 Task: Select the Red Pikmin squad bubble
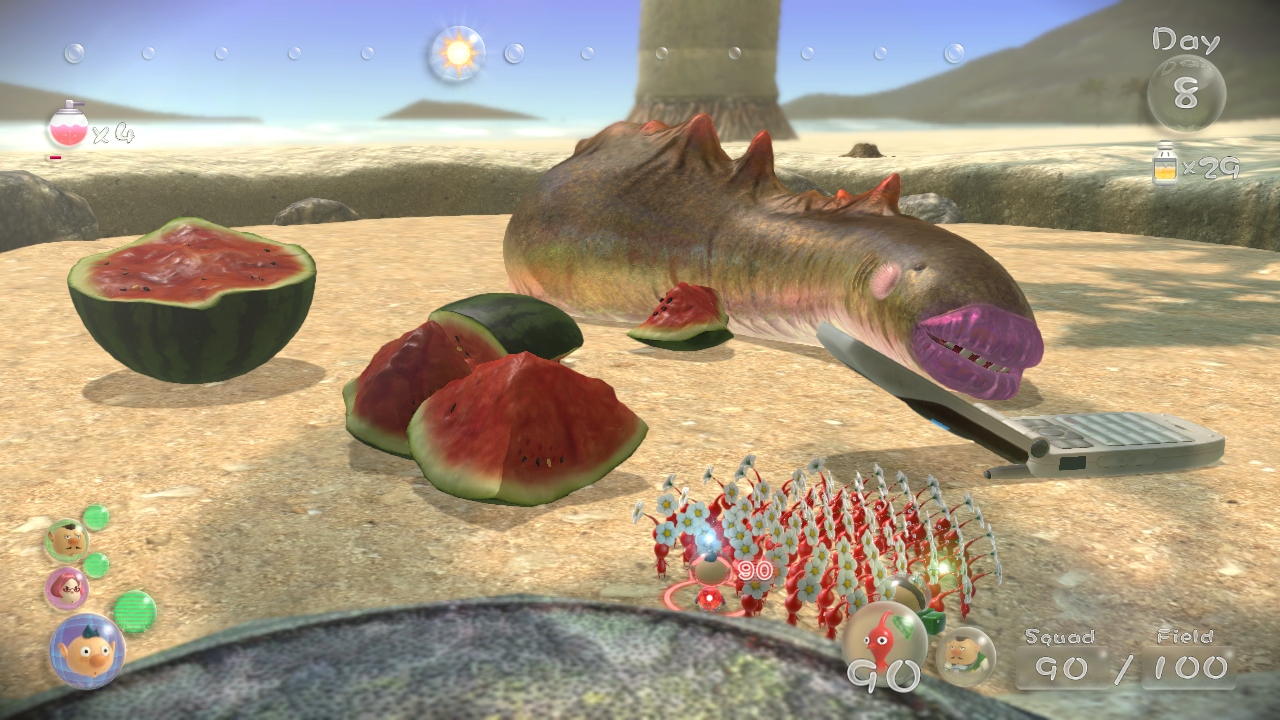click(884, 640)
